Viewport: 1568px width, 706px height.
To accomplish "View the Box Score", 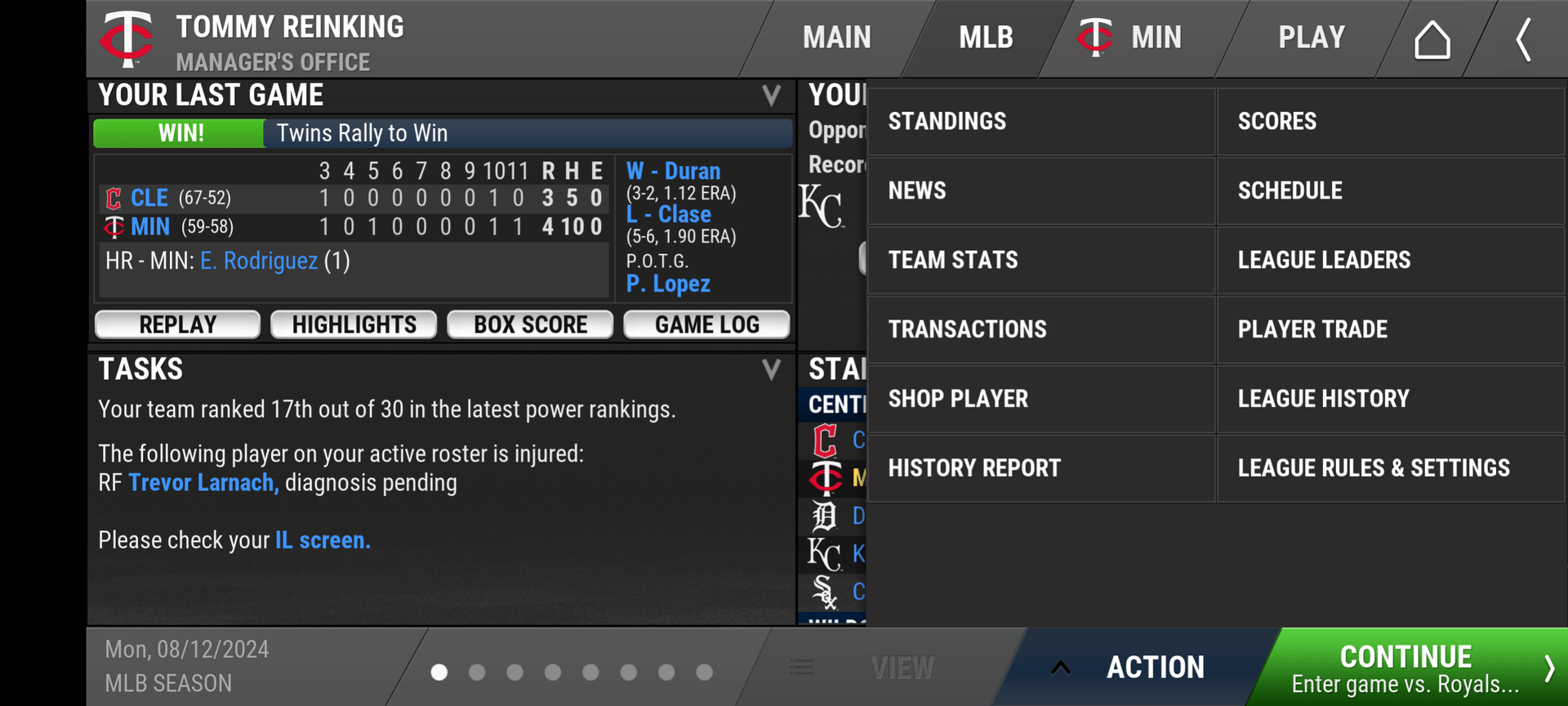I will click(x=530, y=324).
